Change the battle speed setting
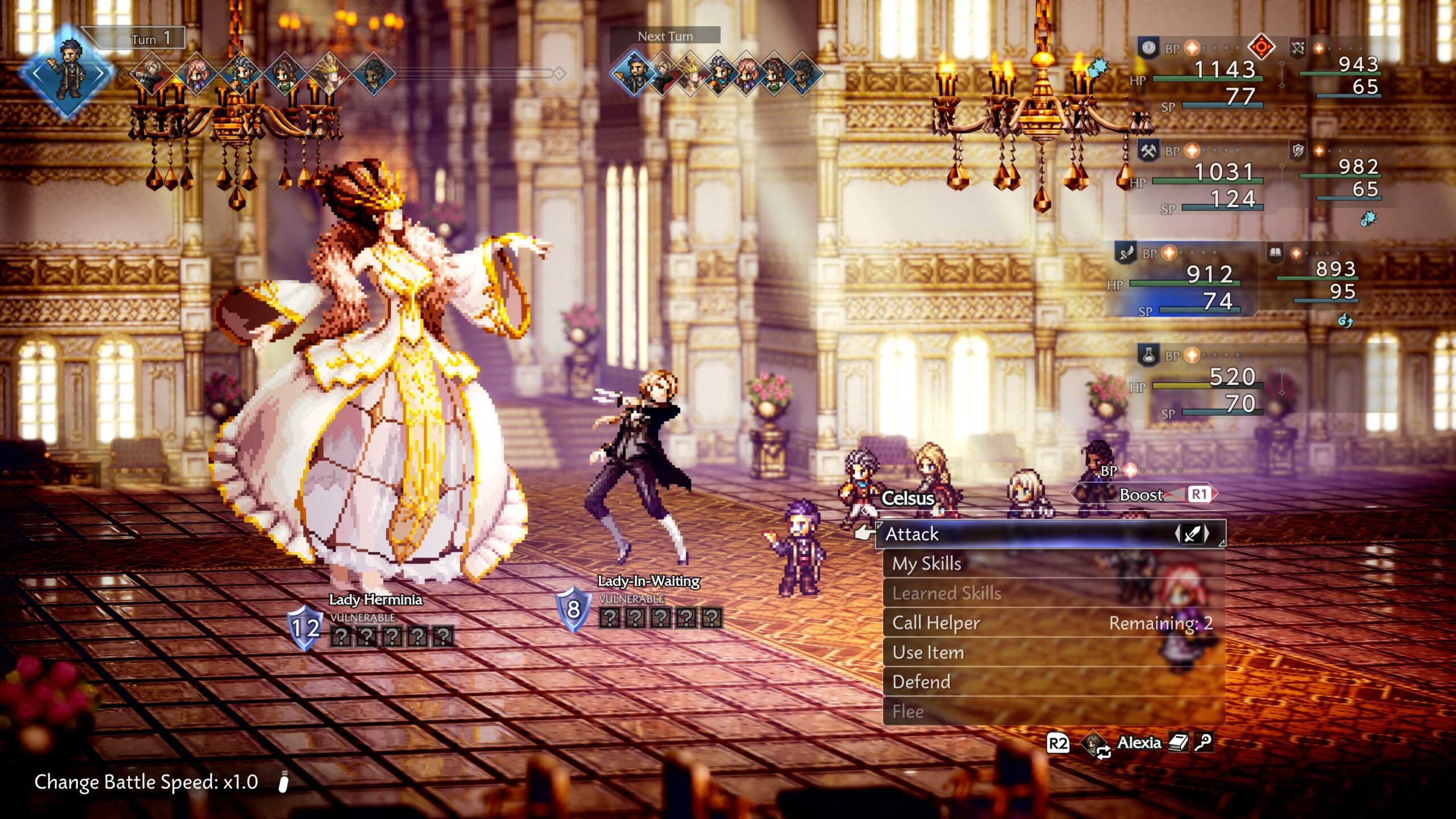This screenshot has height=819, width=1456. pyautogui.click(x=146, y=782)
